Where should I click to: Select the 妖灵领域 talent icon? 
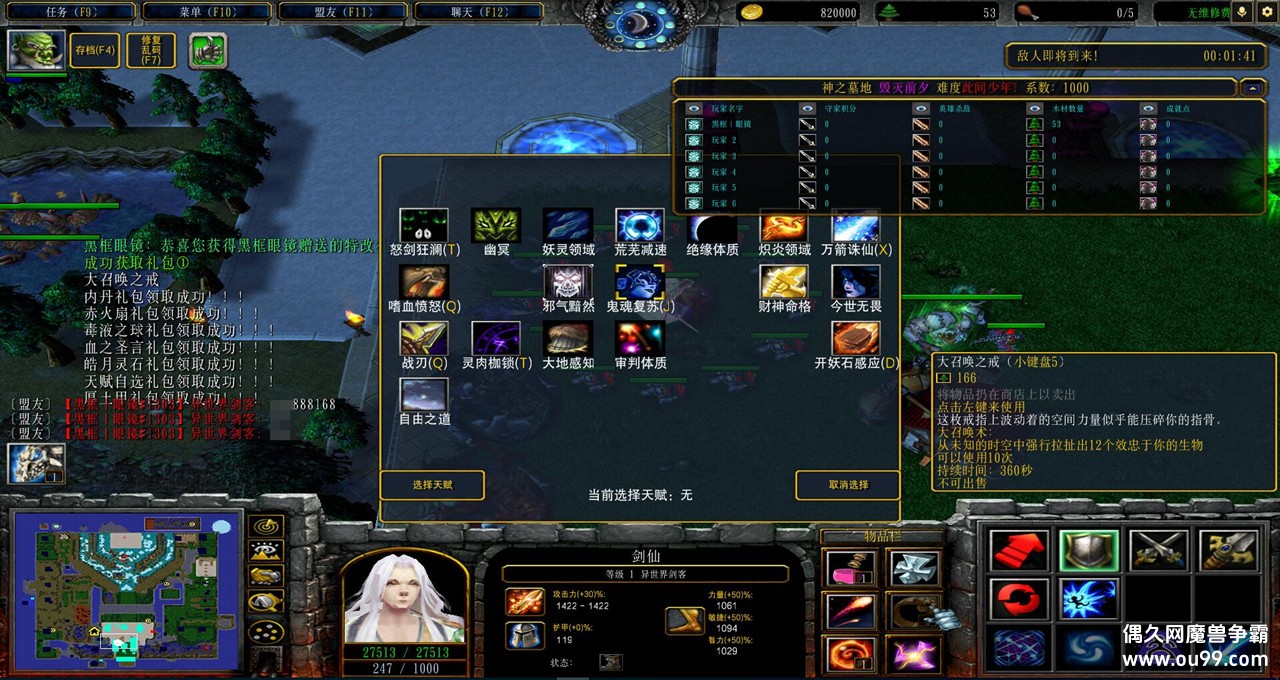coord(568,226)
